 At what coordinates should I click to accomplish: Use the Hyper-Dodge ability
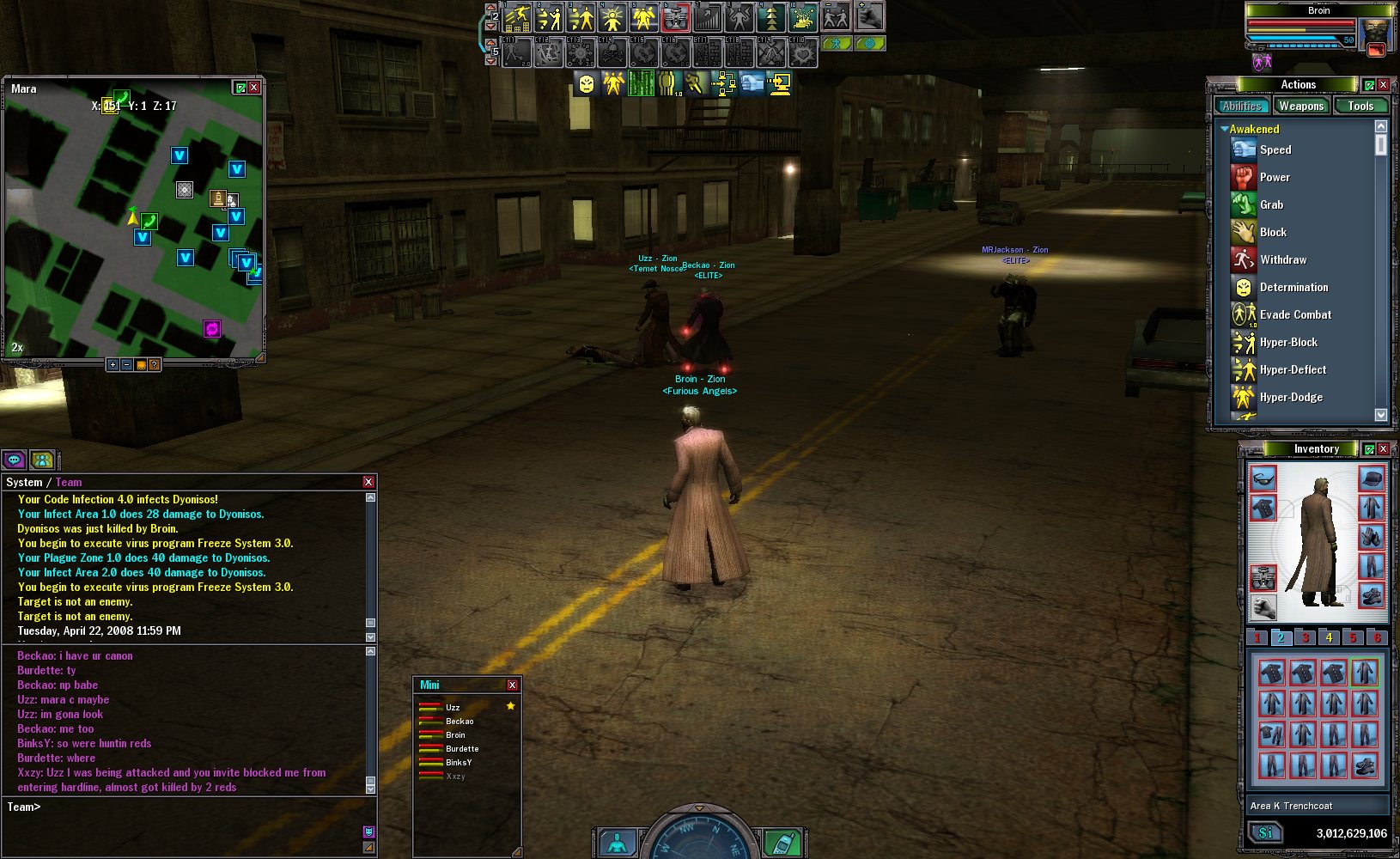coord(1290,397)
